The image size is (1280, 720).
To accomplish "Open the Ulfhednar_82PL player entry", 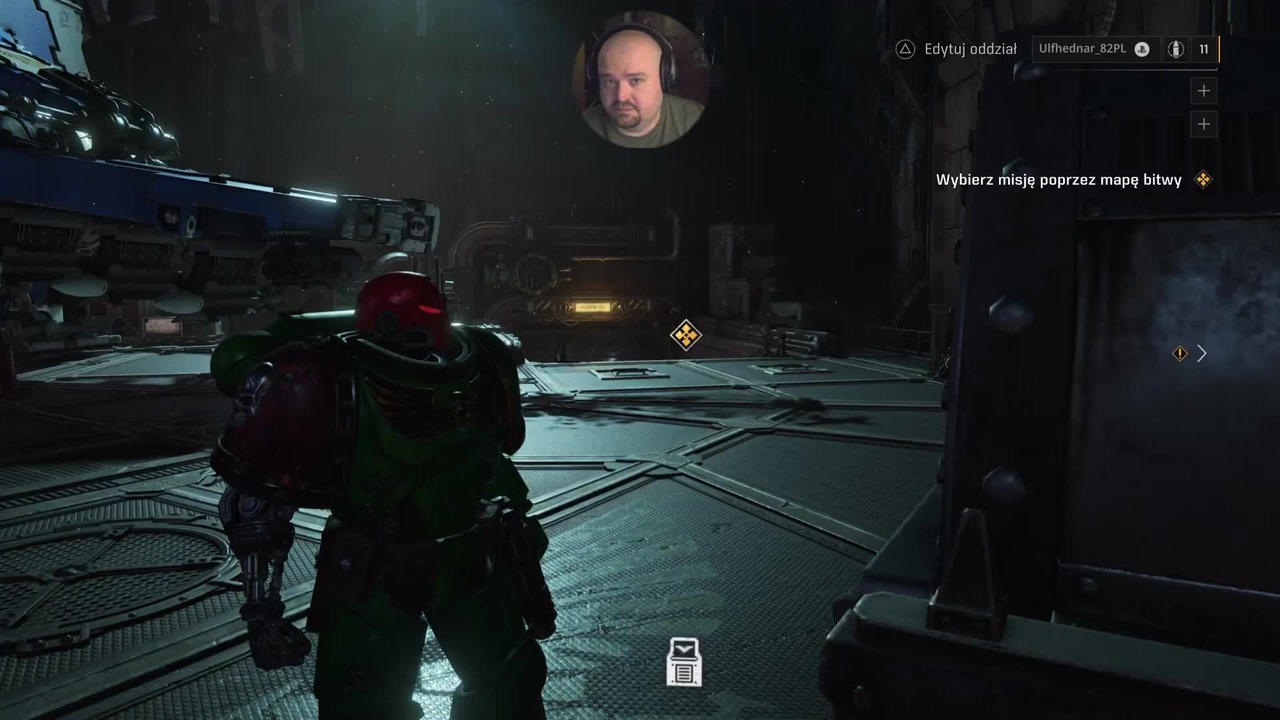I will click(x=1082, y=49).
